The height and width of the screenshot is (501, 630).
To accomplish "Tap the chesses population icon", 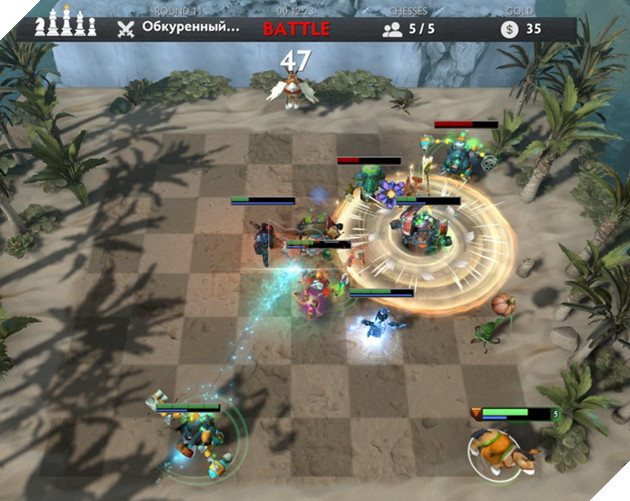I will tap(394, 29).
